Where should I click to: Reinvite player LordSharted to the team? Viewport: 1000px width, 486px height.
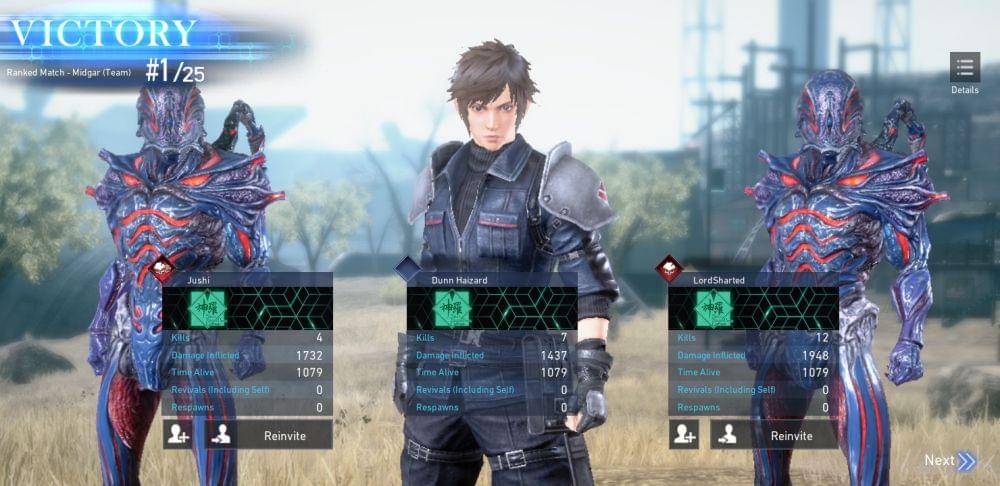774,435
